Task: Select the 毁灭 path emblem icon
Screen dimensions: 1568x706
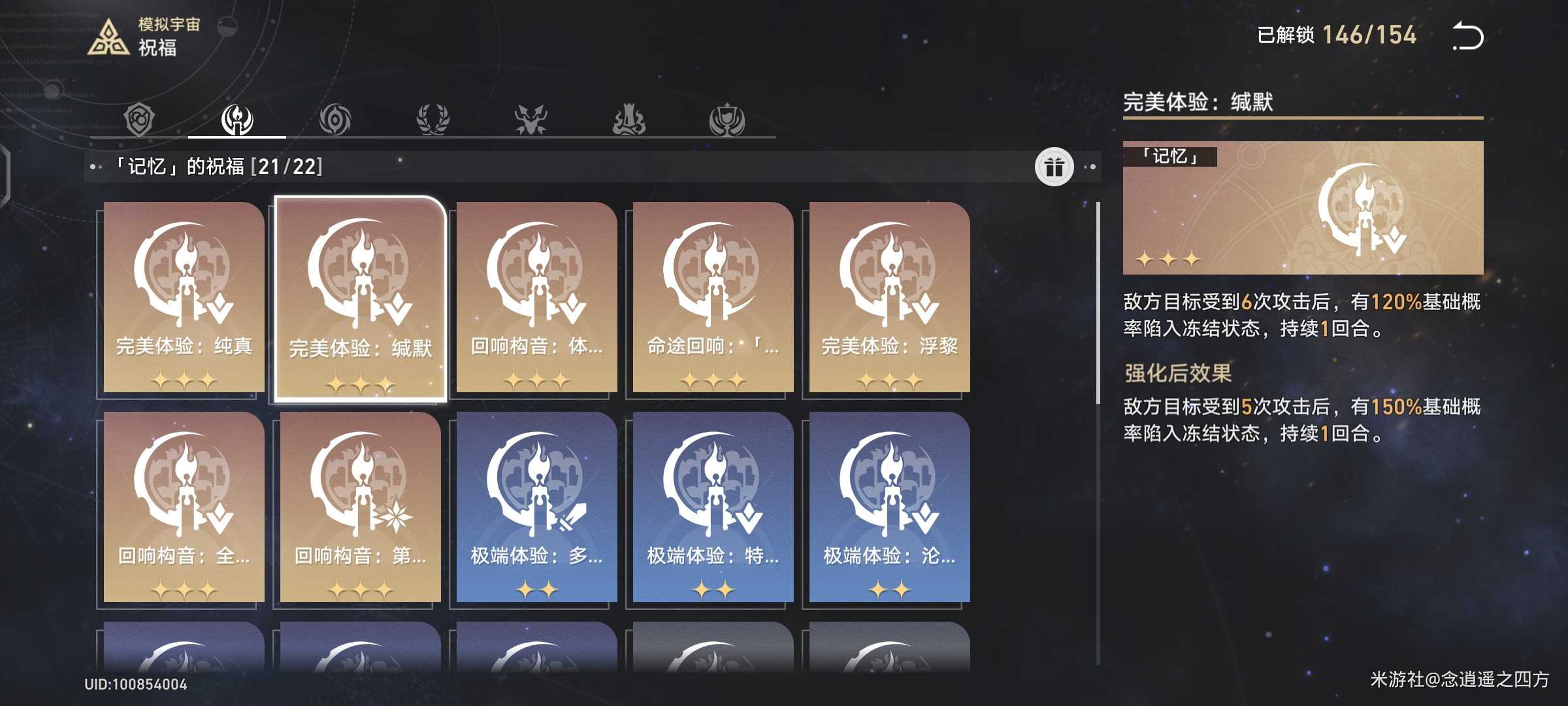Action: 531,118
